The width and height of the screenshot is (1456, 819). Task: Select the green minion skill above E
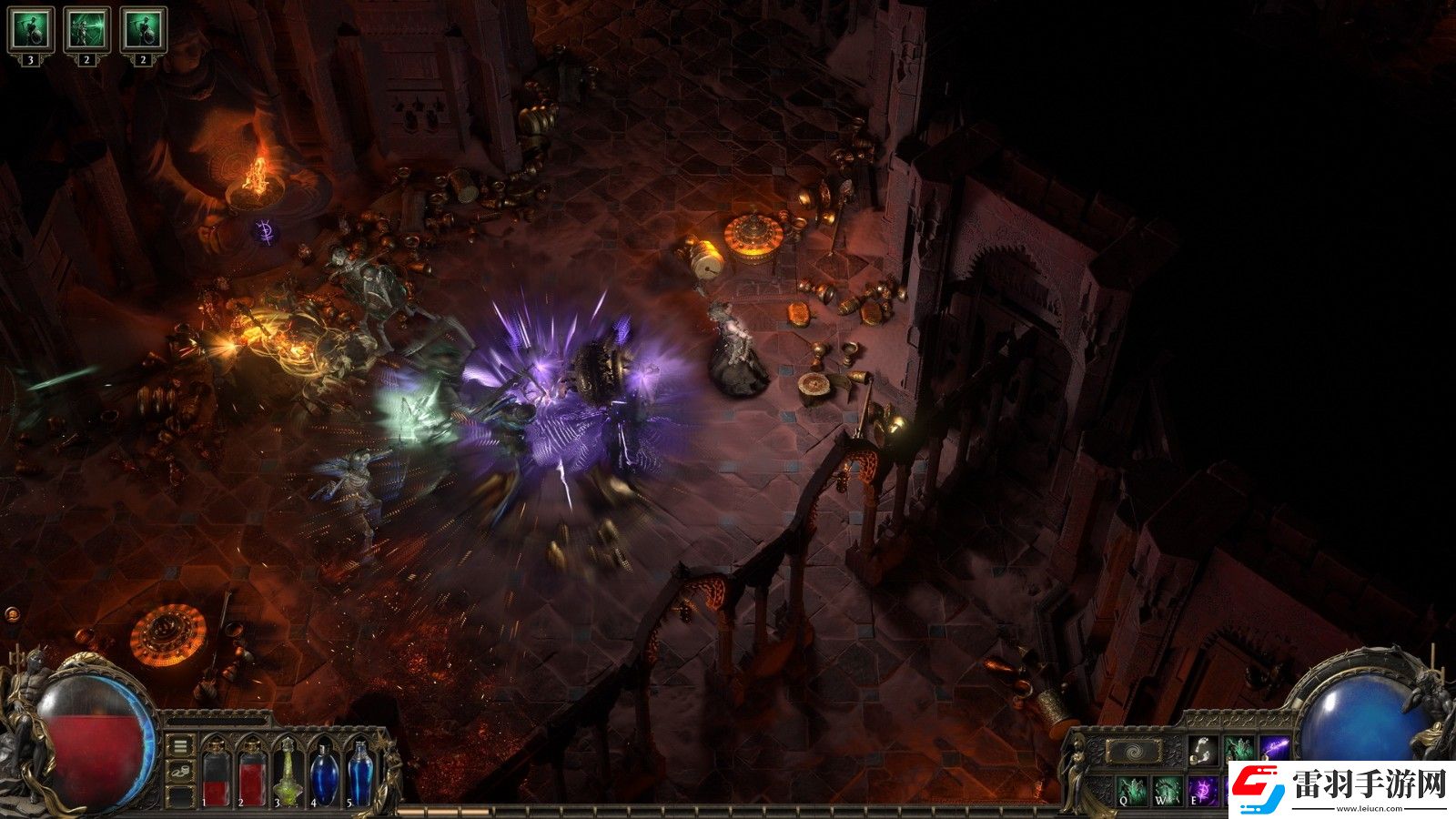1239,750
